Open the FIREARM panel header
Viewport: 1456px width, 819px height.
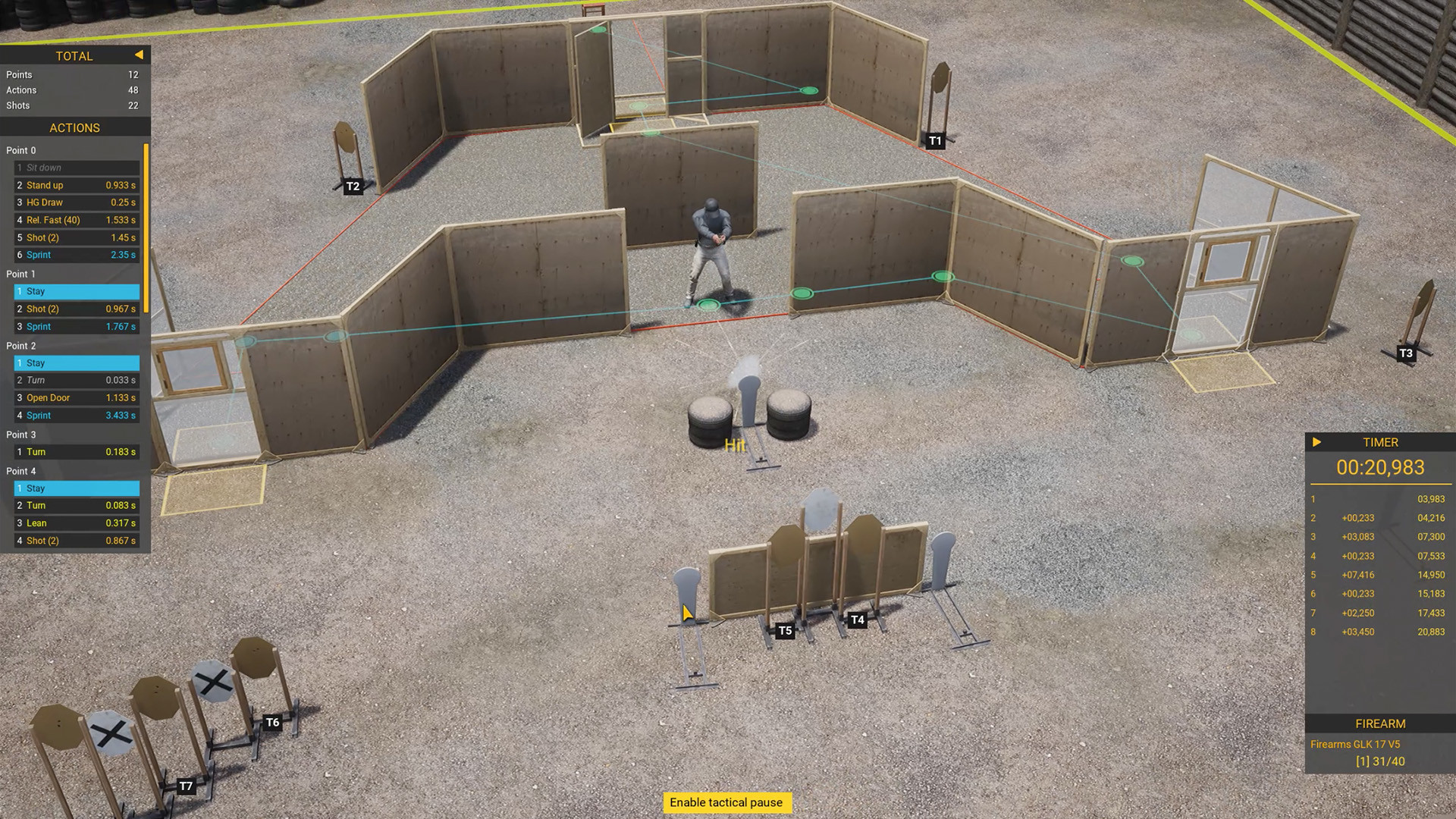coord(1379,723)
